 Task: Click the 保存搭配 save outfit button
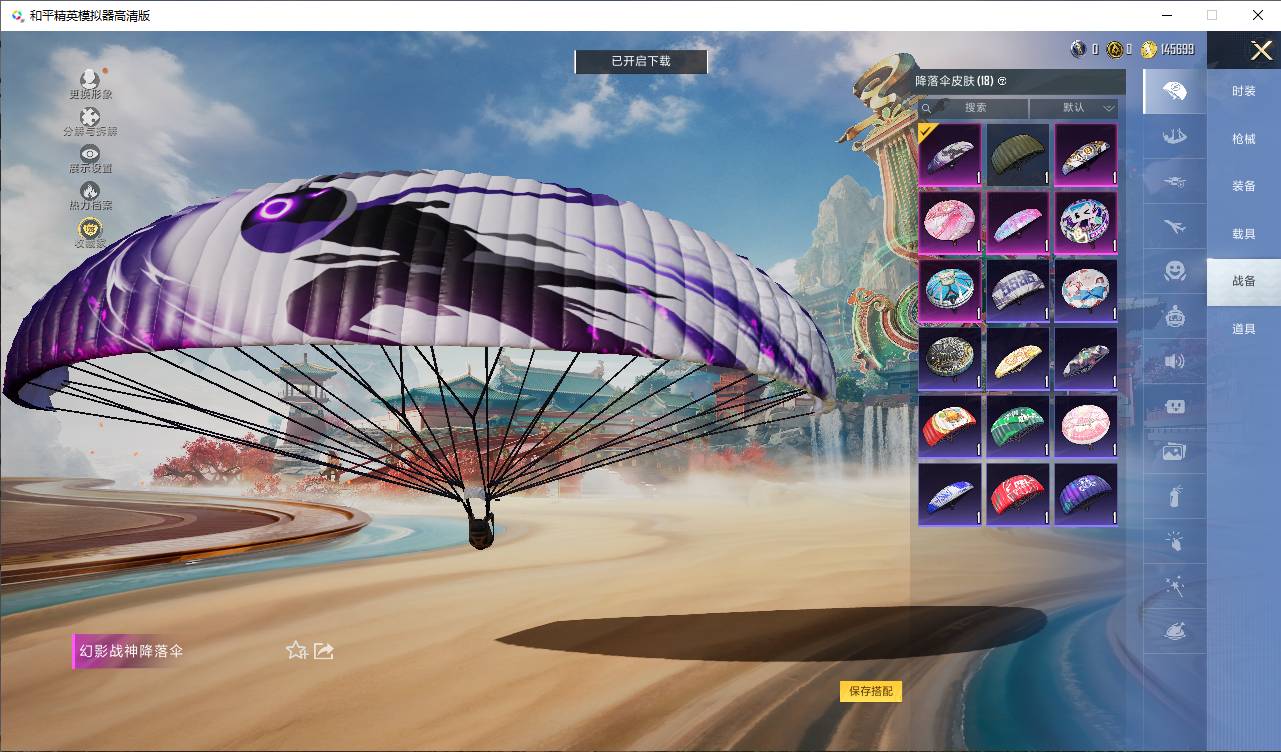coord(870,691)
